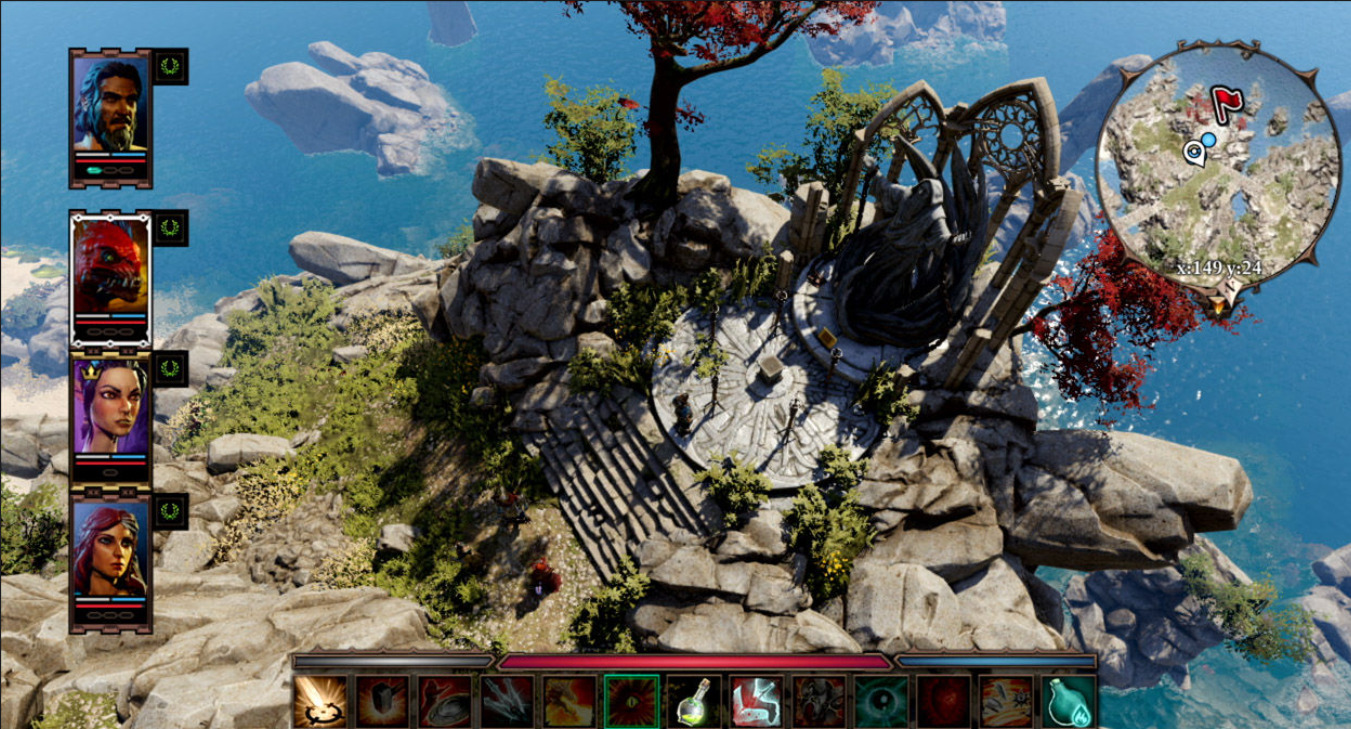Select the dark red orb skill

(943, 702)
